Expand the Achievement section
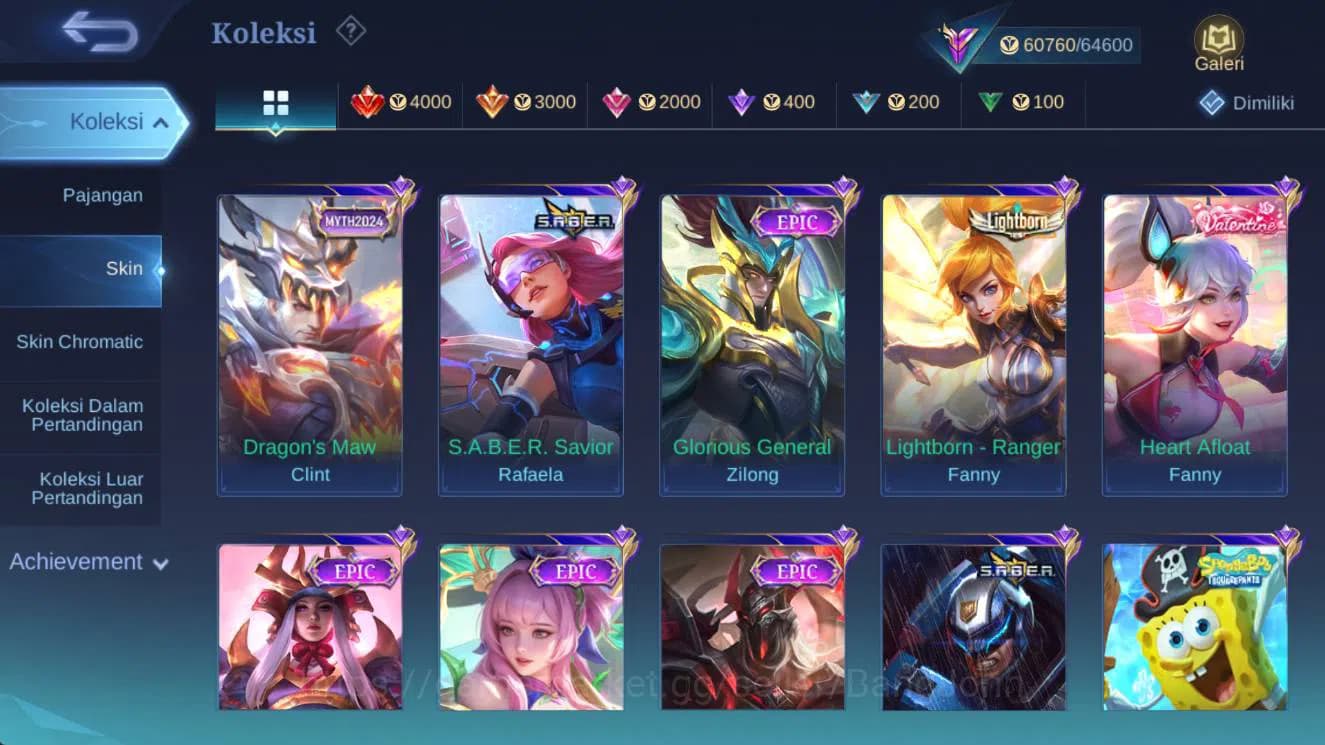Viewport: 1325px width, 745px height. coord(89,562)
